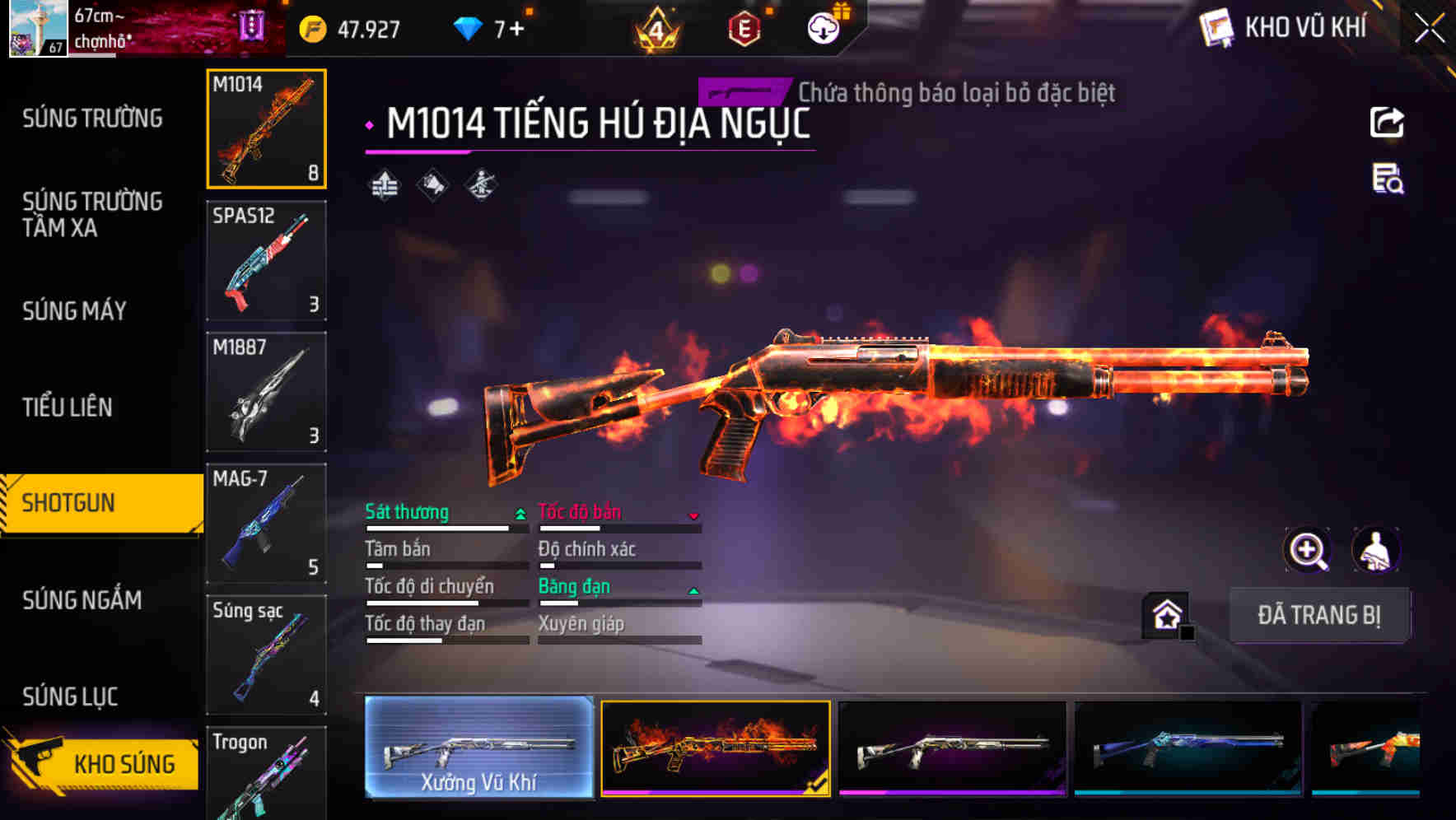Image resolution: width=1456 pixels, height=820 pixels.
Task: Click the share icon at top right
Action: pyautogui.click(x=1386, y=122)
